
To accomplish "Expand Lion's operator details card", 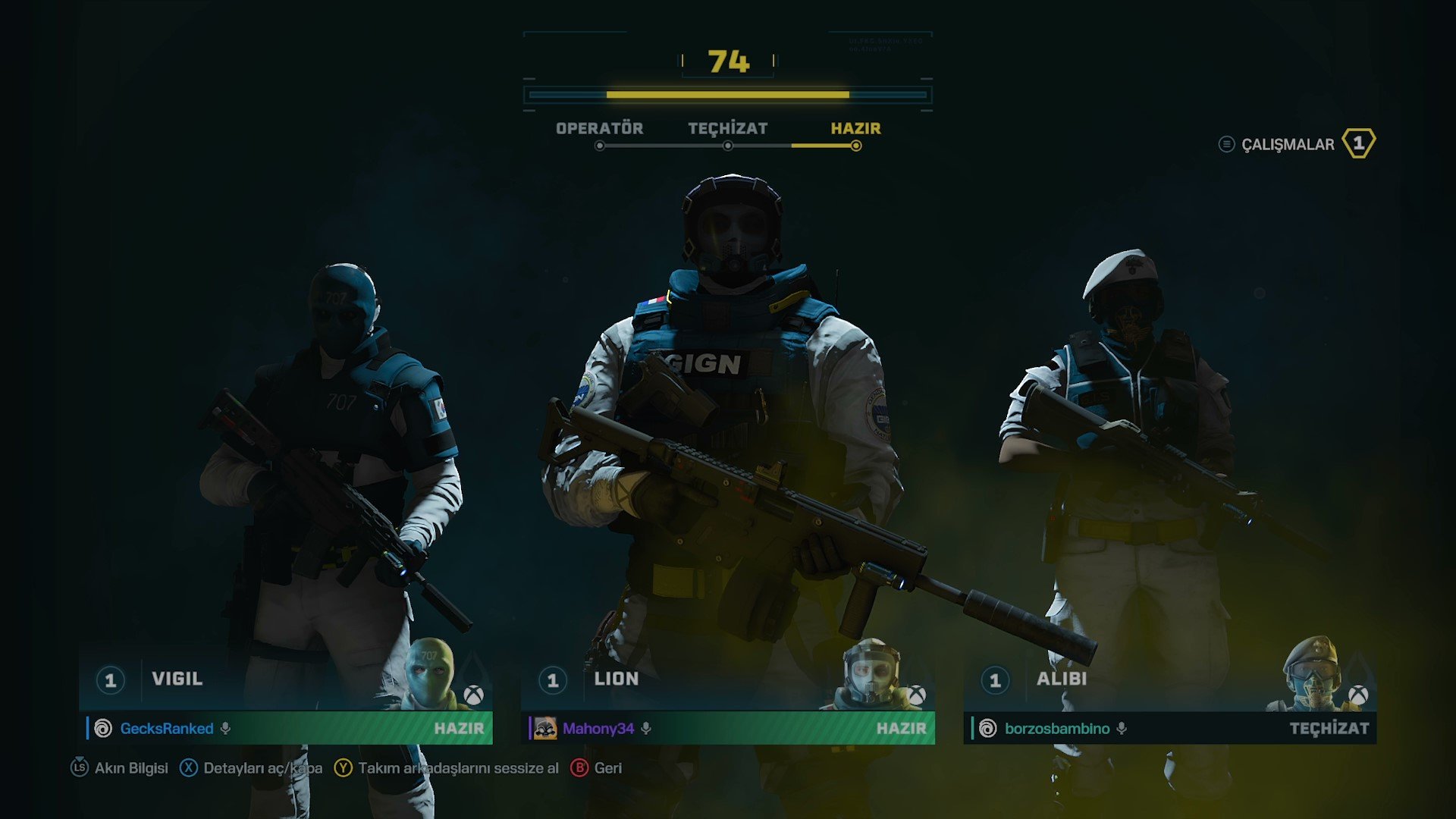I will (720, 679).
